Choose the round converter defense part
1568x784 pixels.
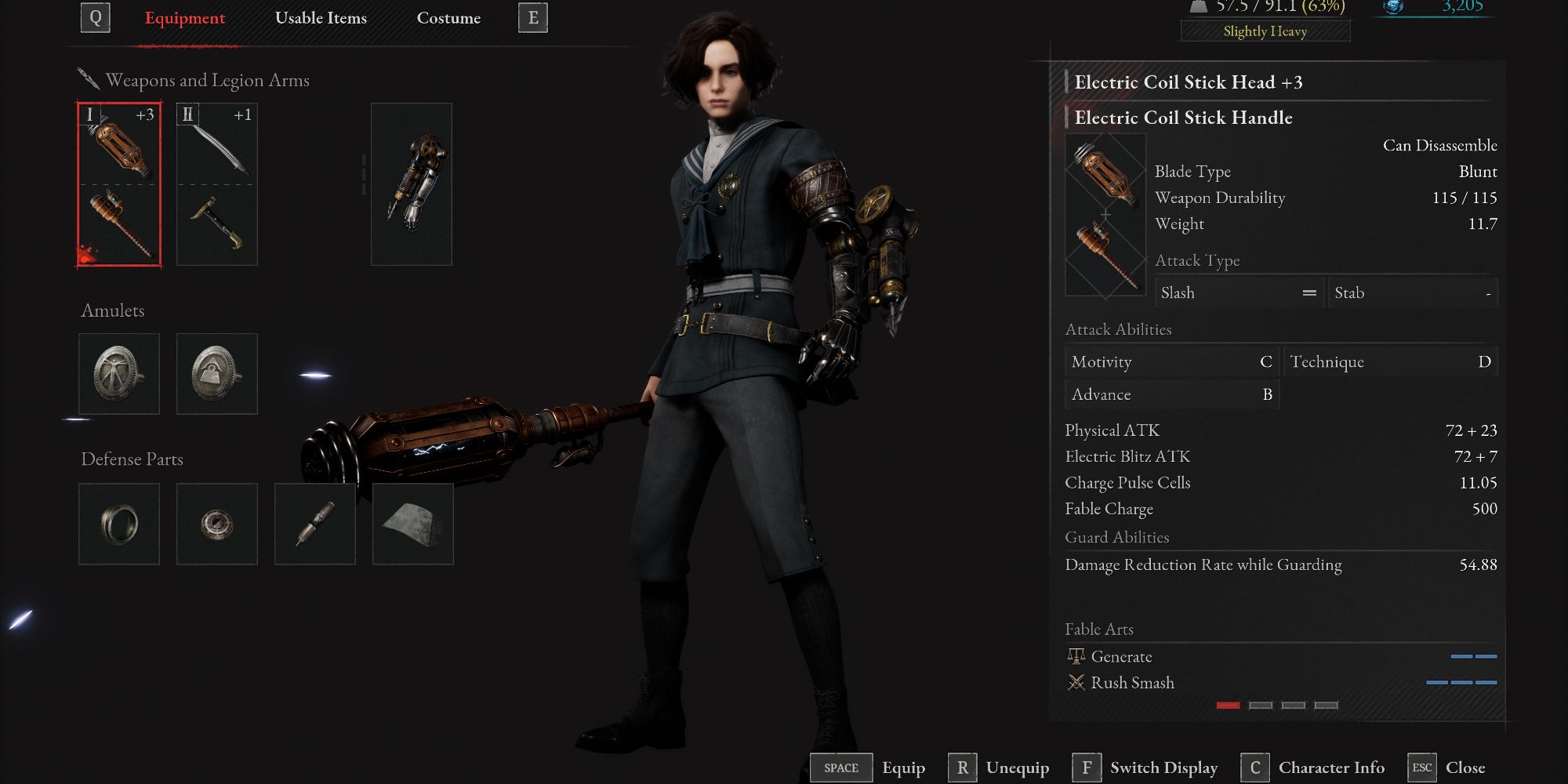pos(217,524)
